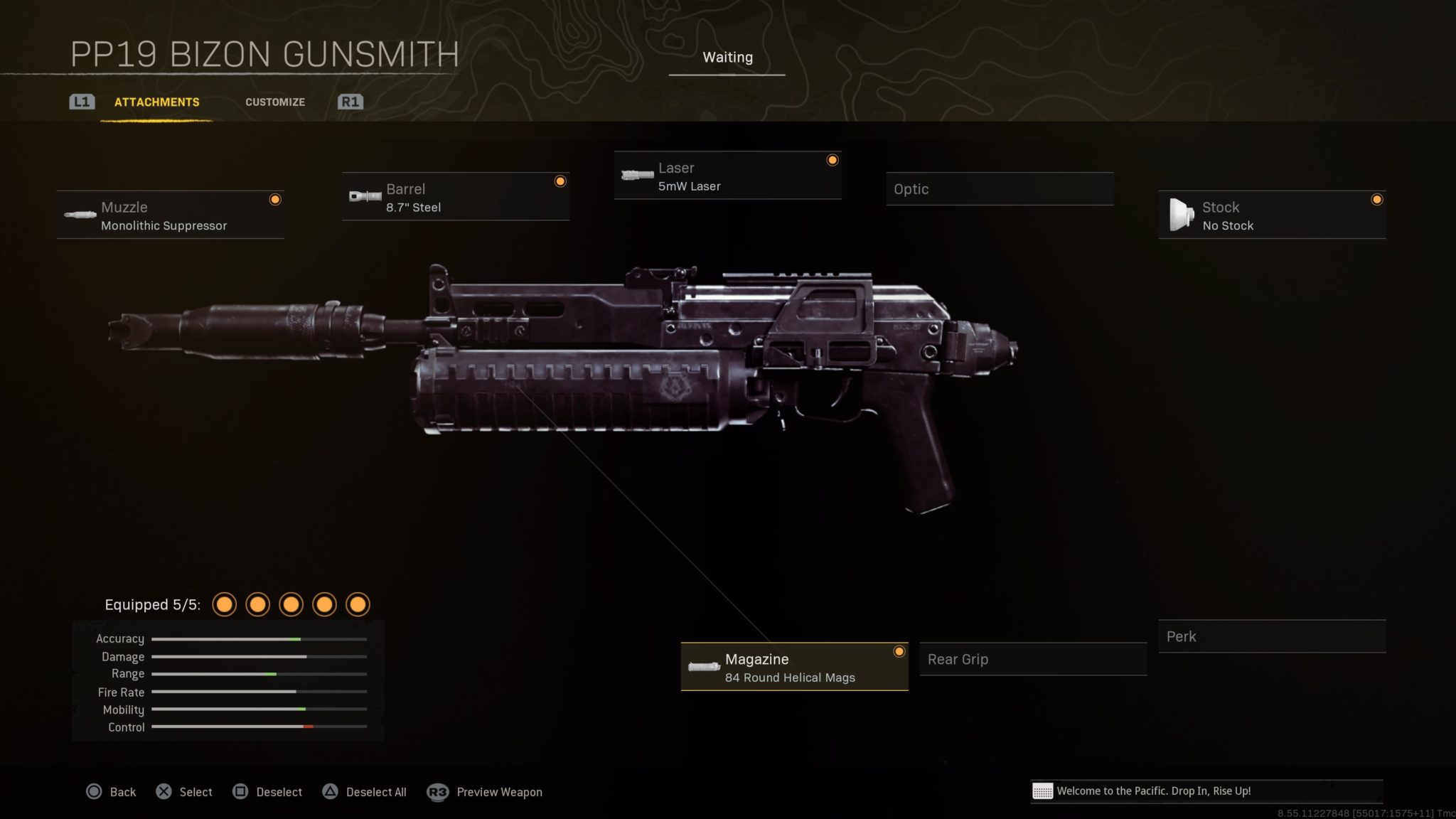Screen dimensions: 1456x819
Task: Click the keyboard icon next to the welcome message
Action: 1043,791
